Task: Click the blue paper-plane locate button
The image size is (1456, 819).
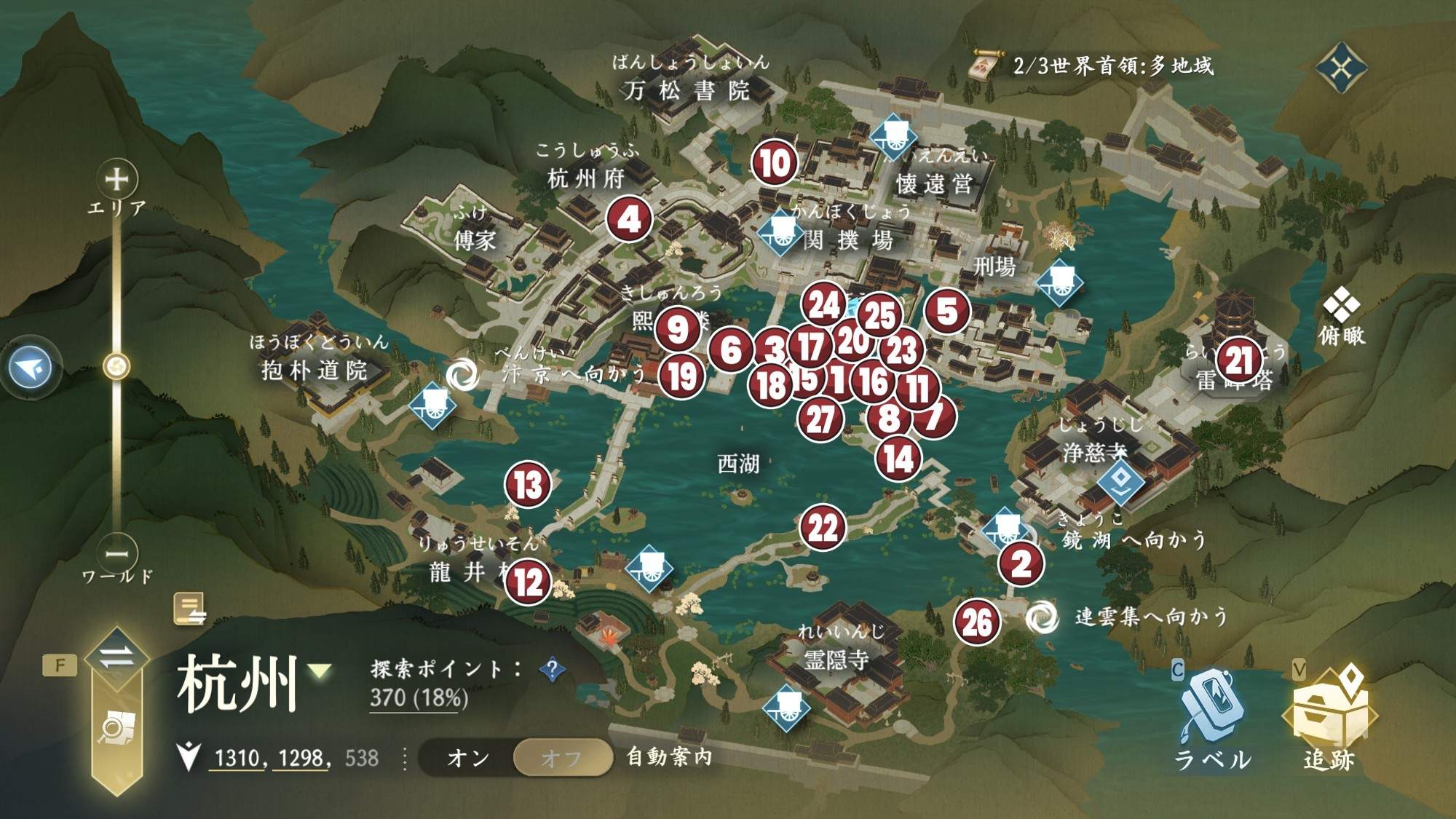Action: [31, 368]
